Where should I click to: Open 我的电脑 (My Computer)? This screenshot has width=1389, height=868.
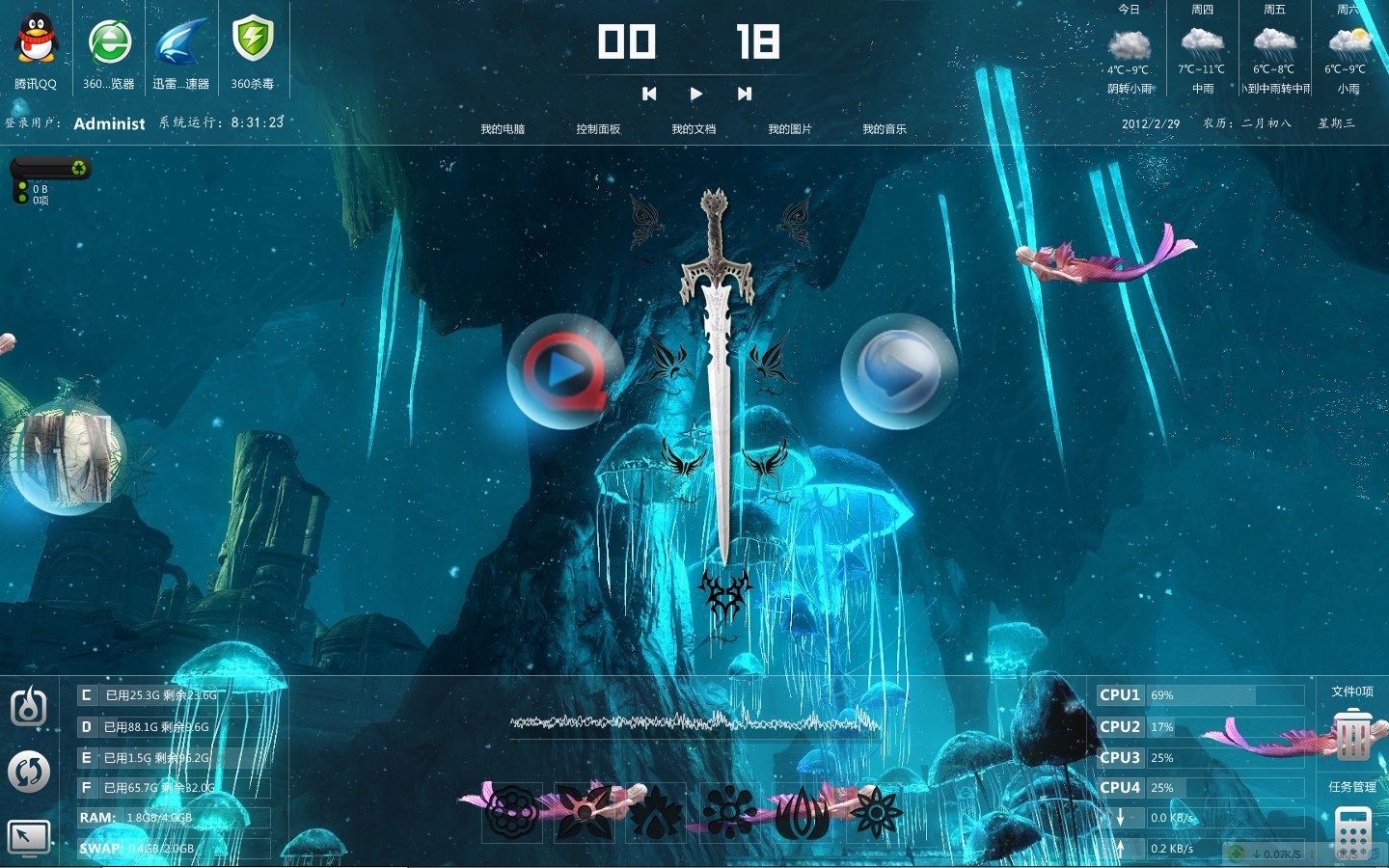503,129
